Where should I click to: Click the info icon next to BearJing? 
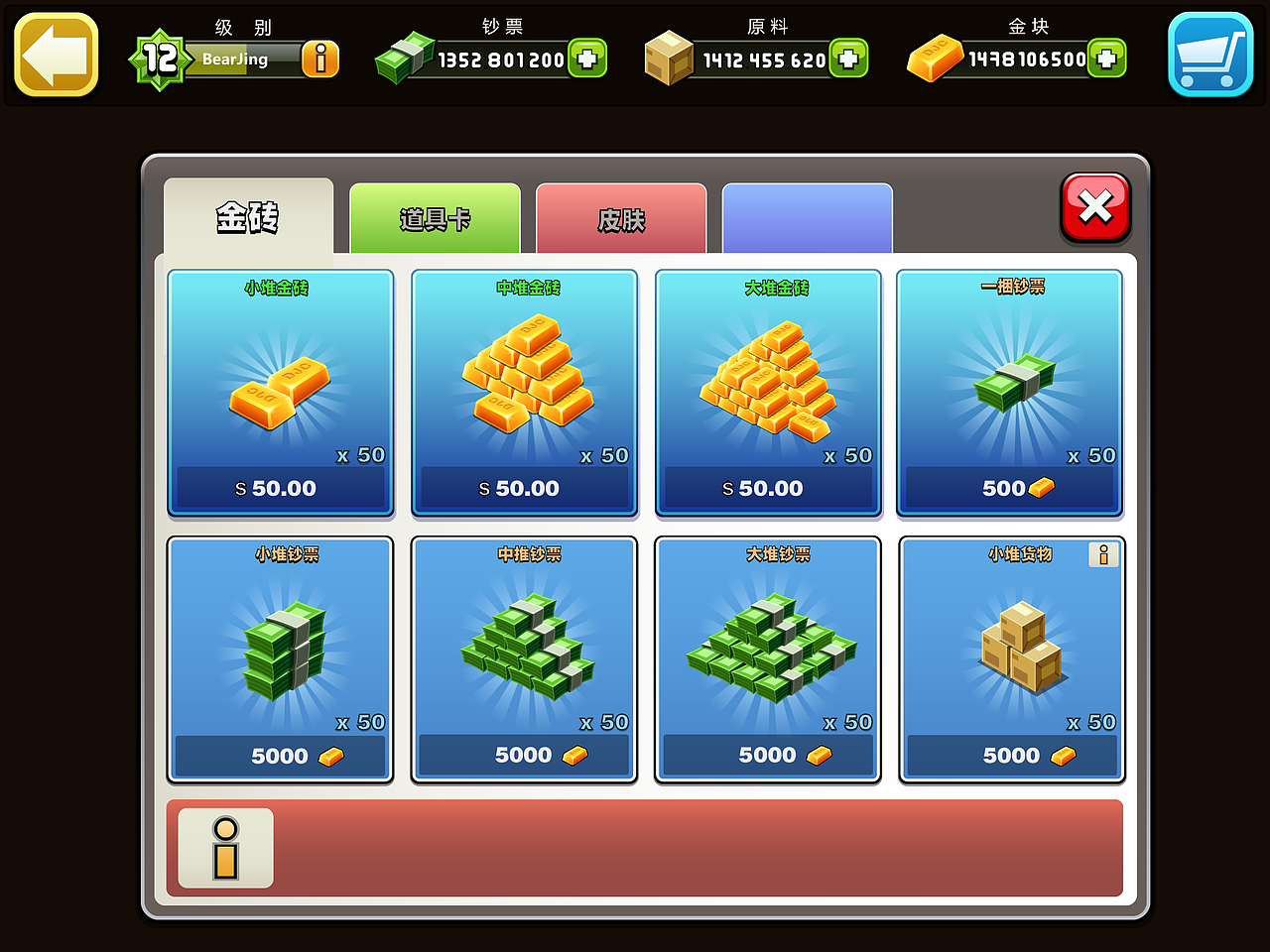(320, 59)
